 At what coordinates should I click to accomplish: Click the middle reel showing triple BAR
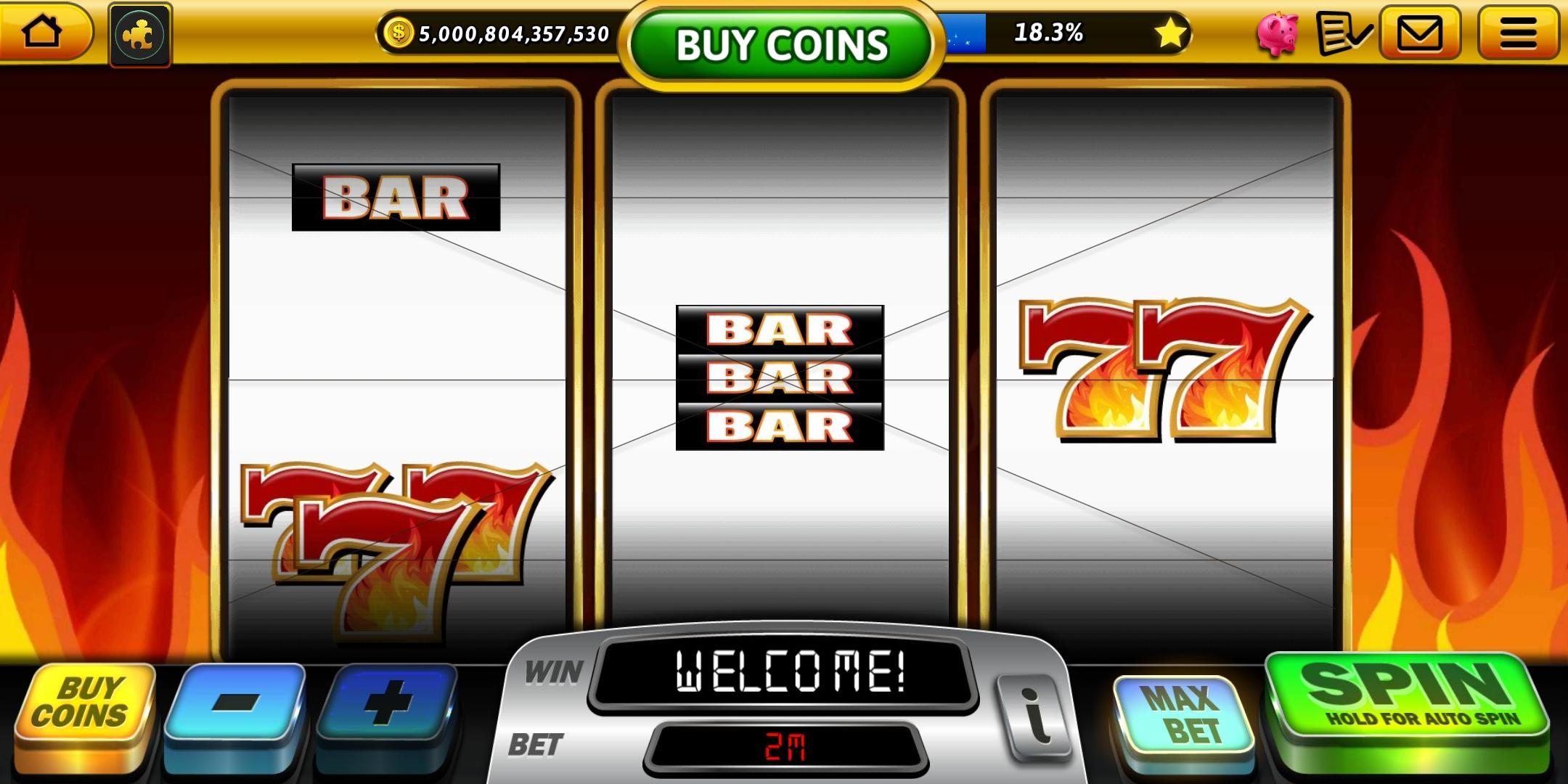coord(779,377)
